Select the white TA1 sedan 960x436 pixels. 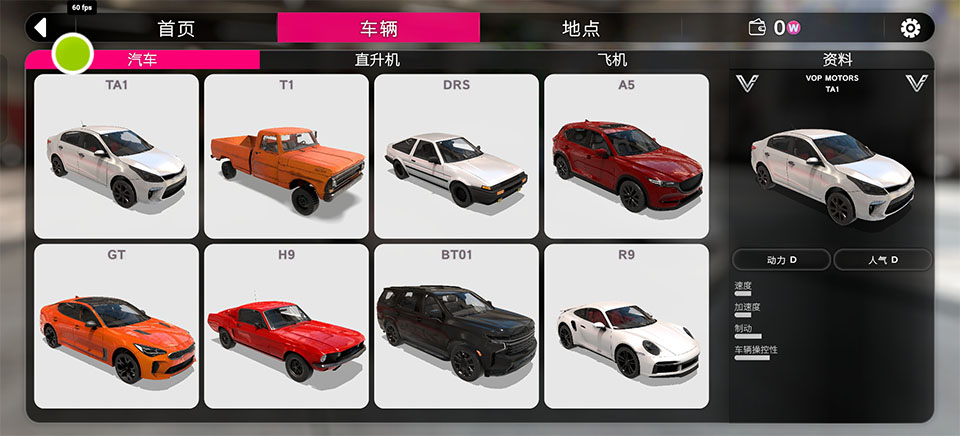(x=116, y=156)
